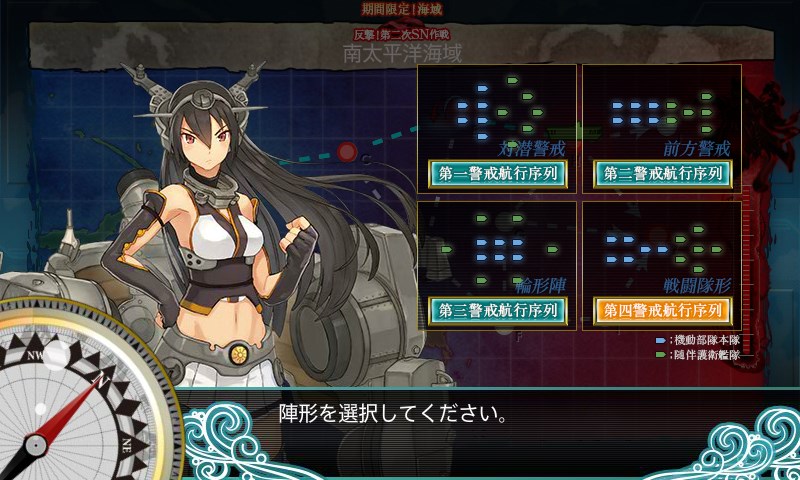
Task: Choose the 前方警戒 formation diagram
Action: [660, 108]
